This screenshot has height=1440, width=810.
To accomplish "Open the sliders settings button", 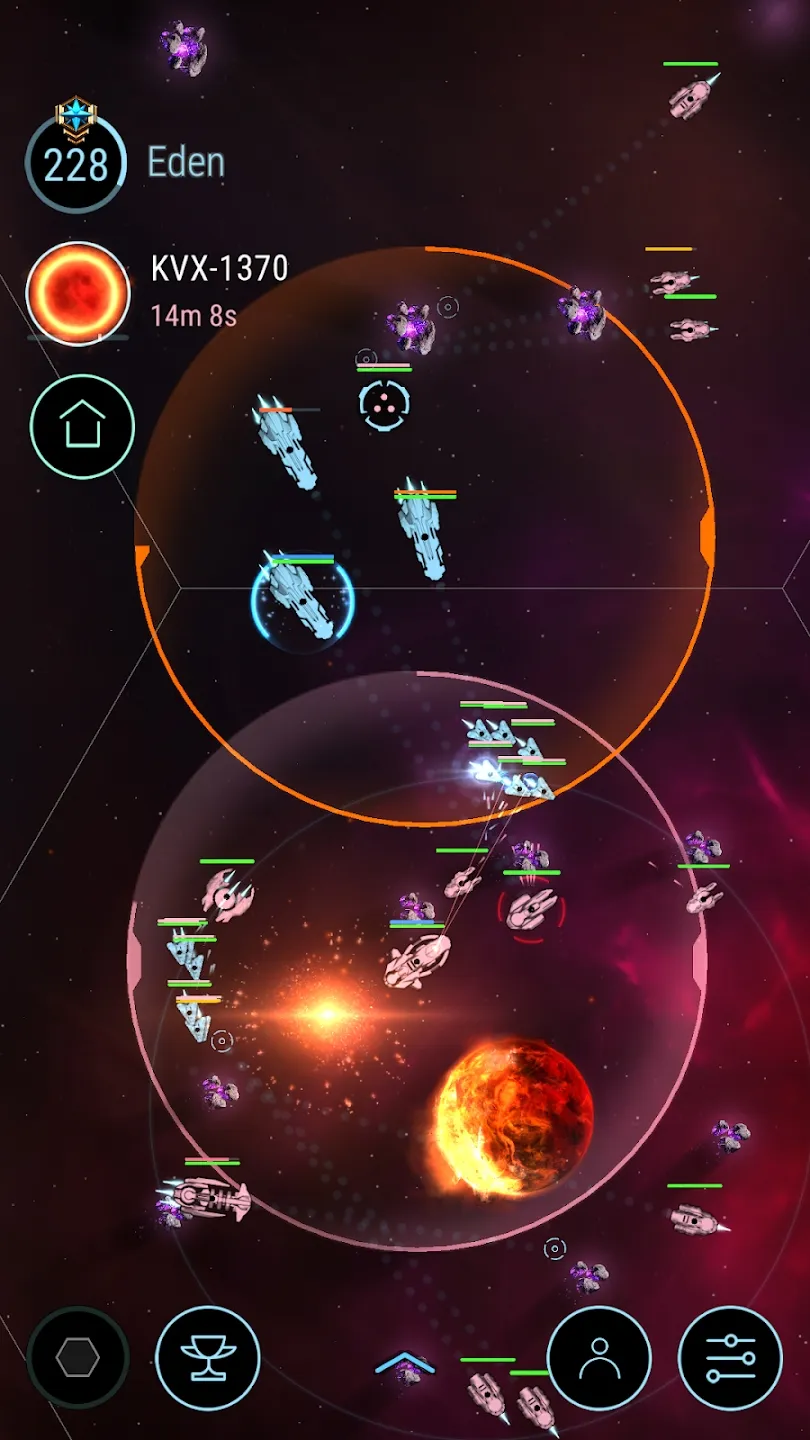I will point(730,1358).
